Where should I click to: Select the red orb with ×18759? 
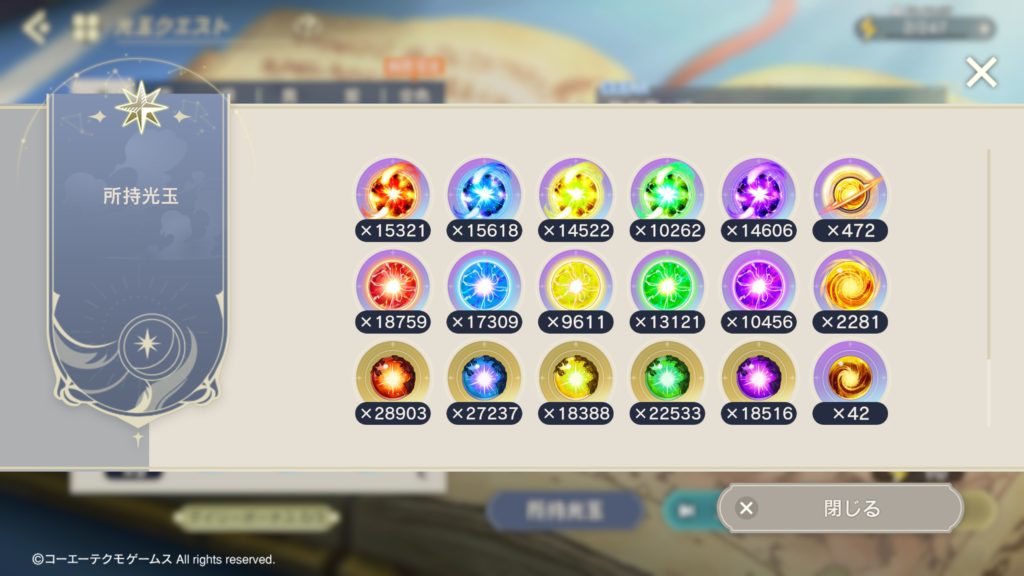coord(393,284)
